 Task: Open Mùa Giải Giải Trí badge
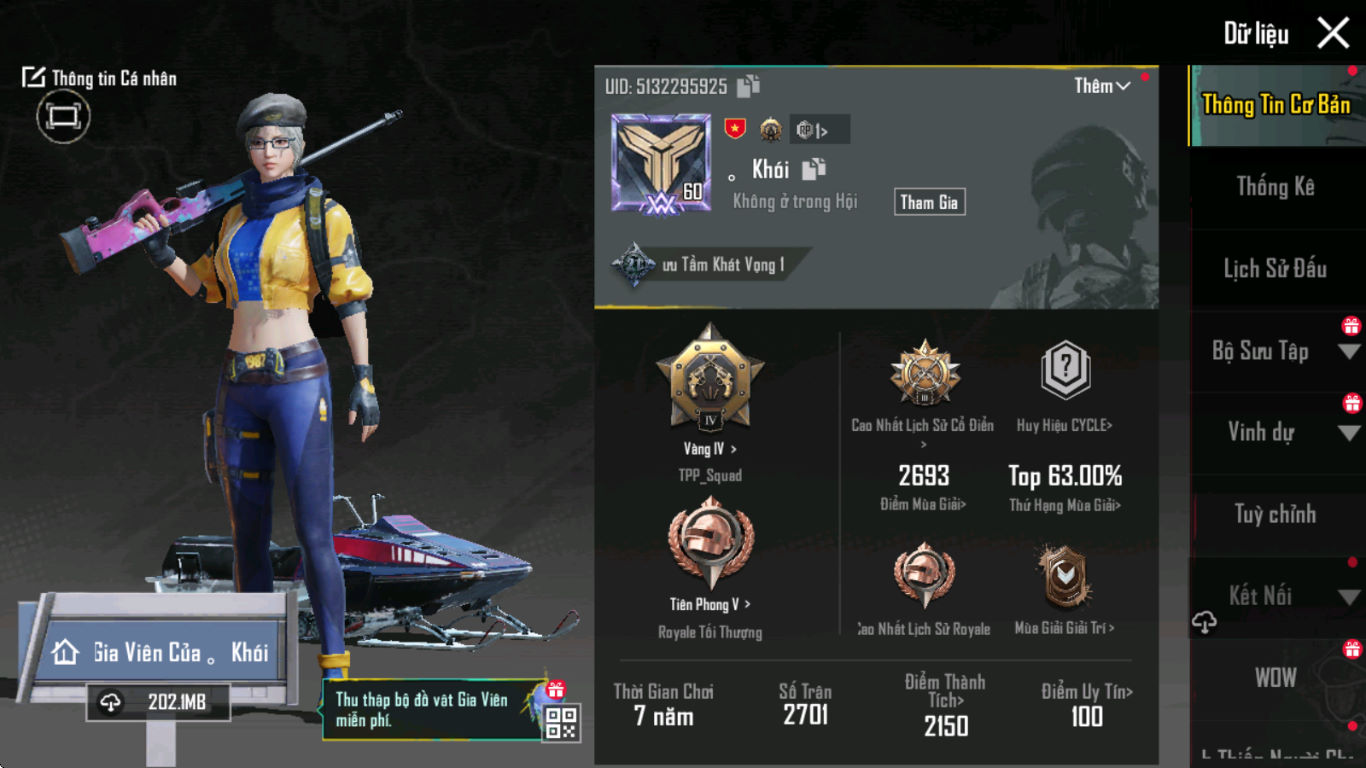1064,580
